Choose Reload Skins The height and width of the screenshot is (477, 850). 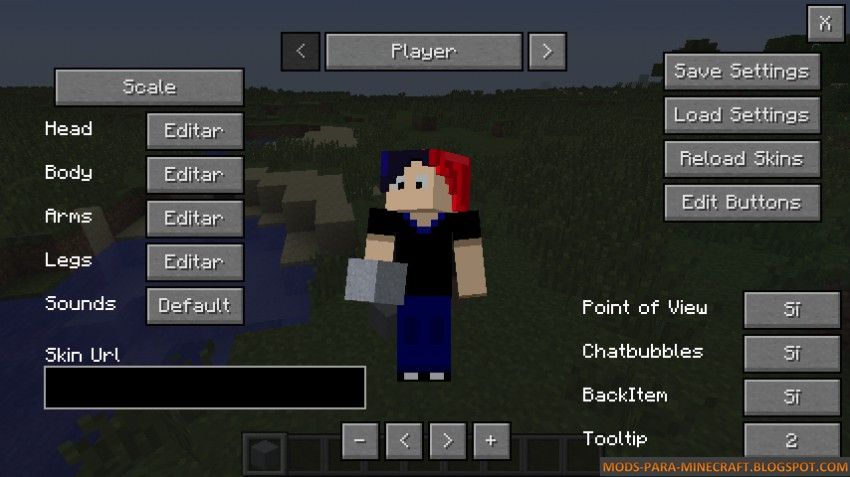pos(741,159)
